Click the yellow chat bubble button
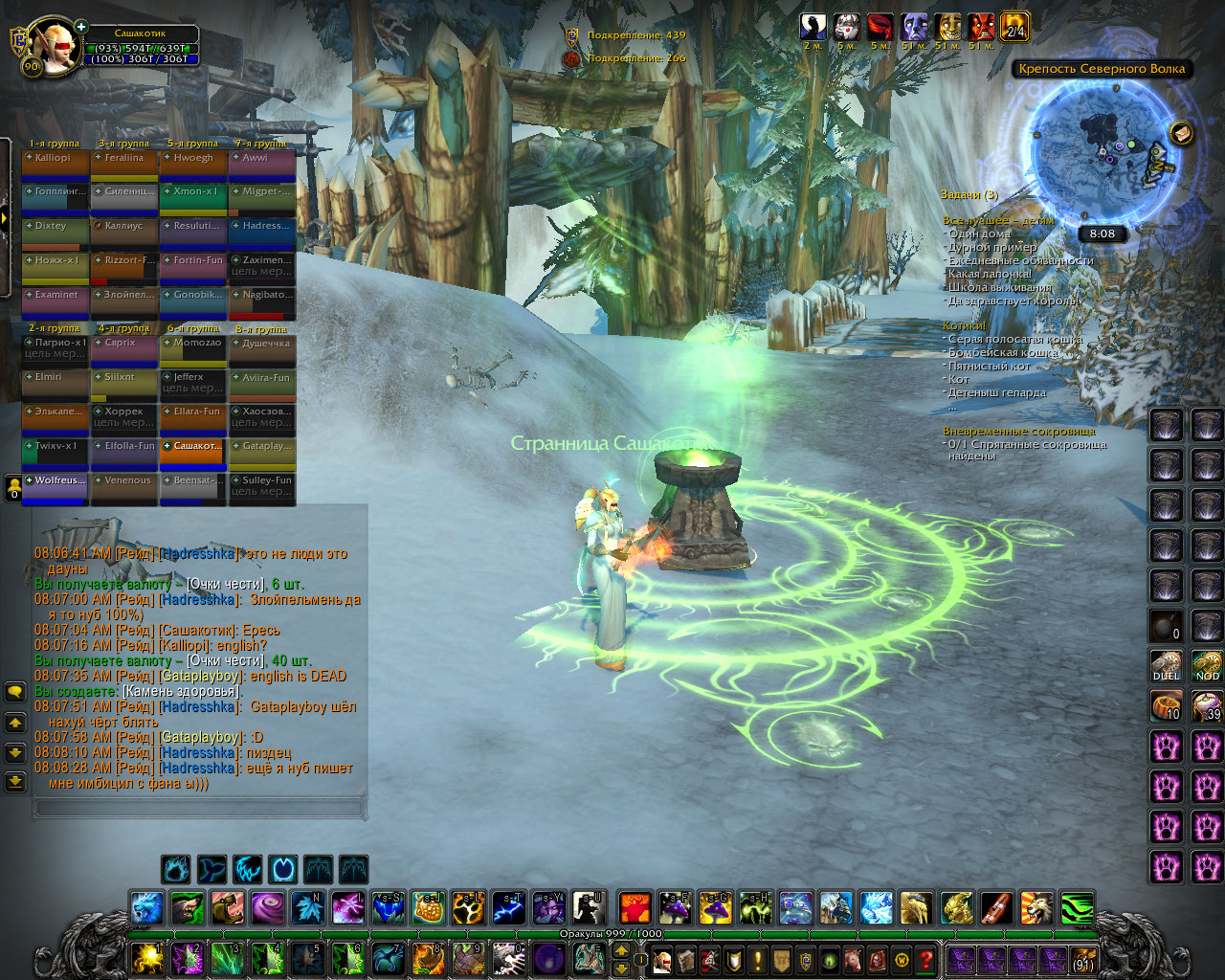Image resolution: width=1225 pixels, height=980 pixels. (15, 691)
